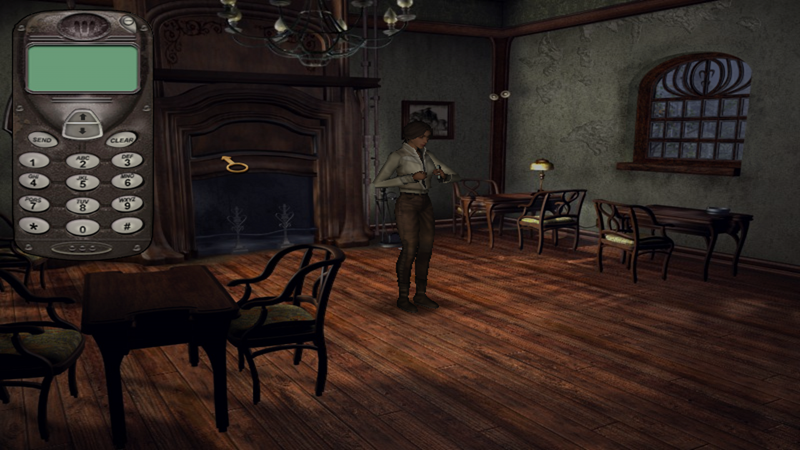
Task: Dial the 5 JKL key
Action: tap(82, 183)
